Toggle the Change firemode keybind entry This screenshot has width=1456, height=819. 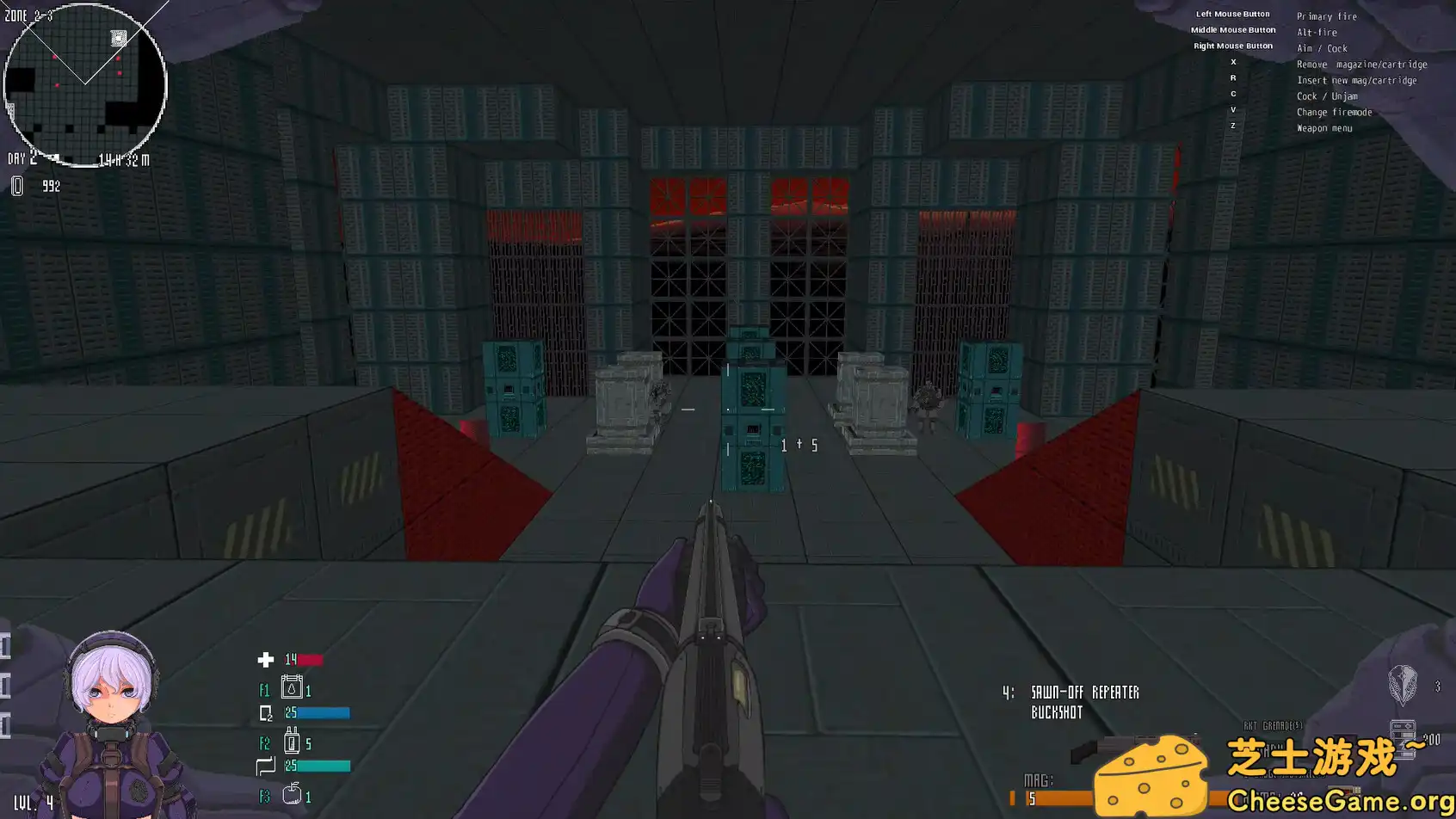tap(1335, 112)
